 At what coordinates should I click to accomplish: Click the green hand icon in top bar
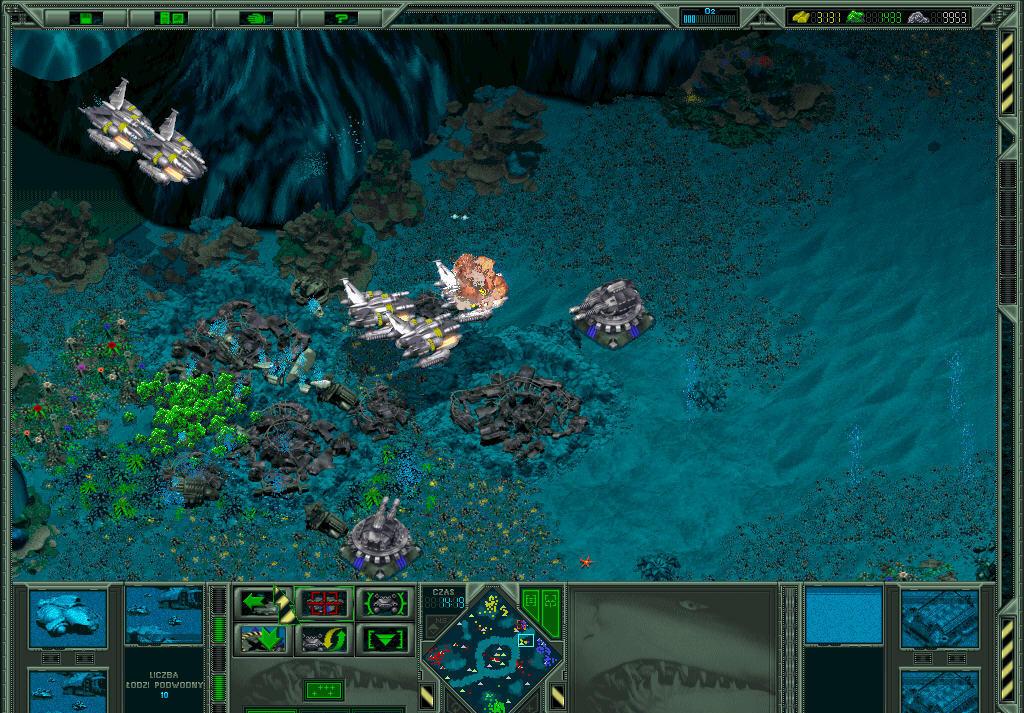click(256, 17)
